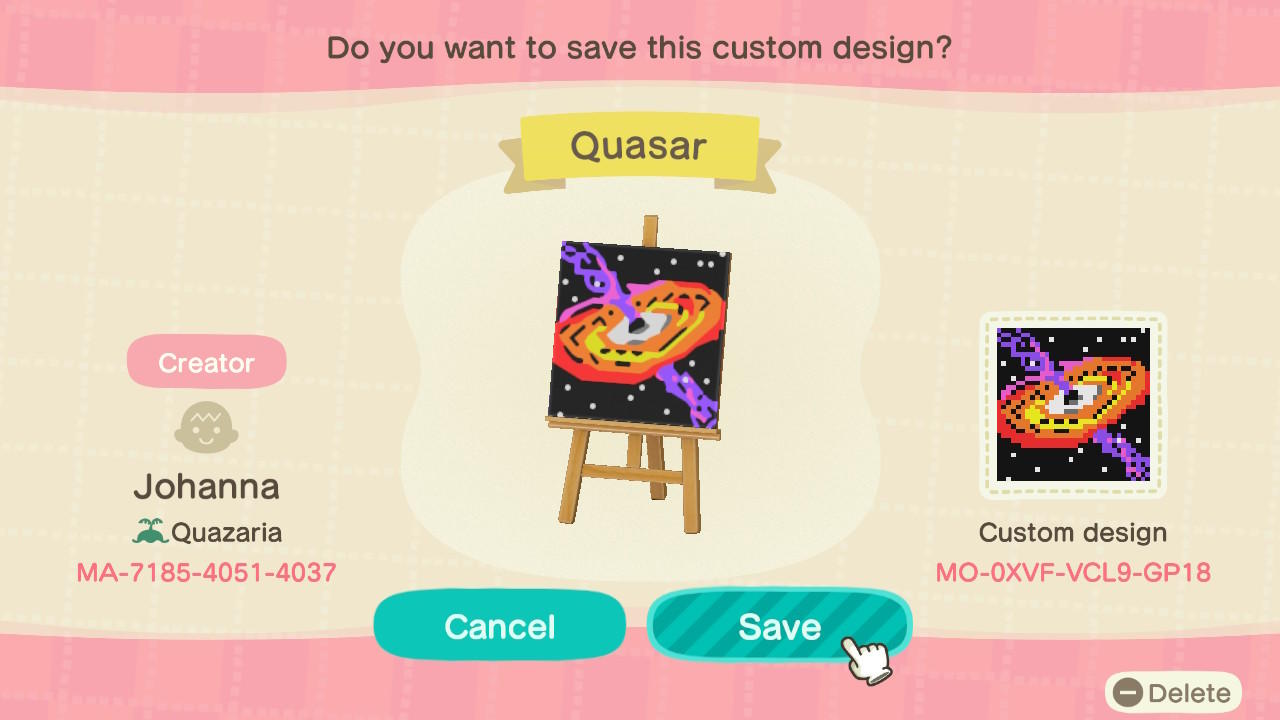The width and height of the screenshot is (1280, 720).
Task: Click the Cancel button
Action: click(x=499, y=625)
